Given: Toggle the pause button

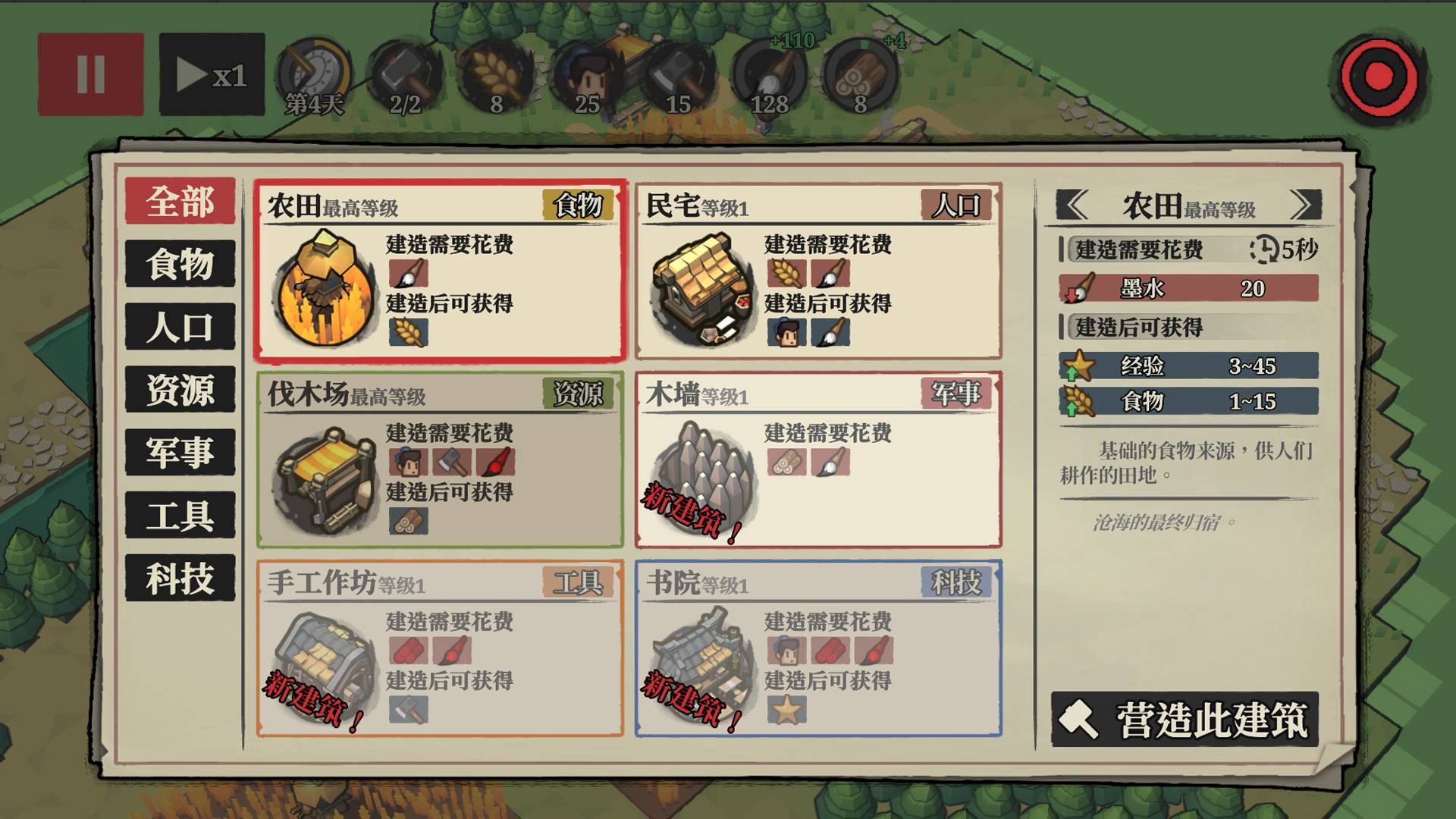Looking at the screenshot, I should [x=90, y=74].
